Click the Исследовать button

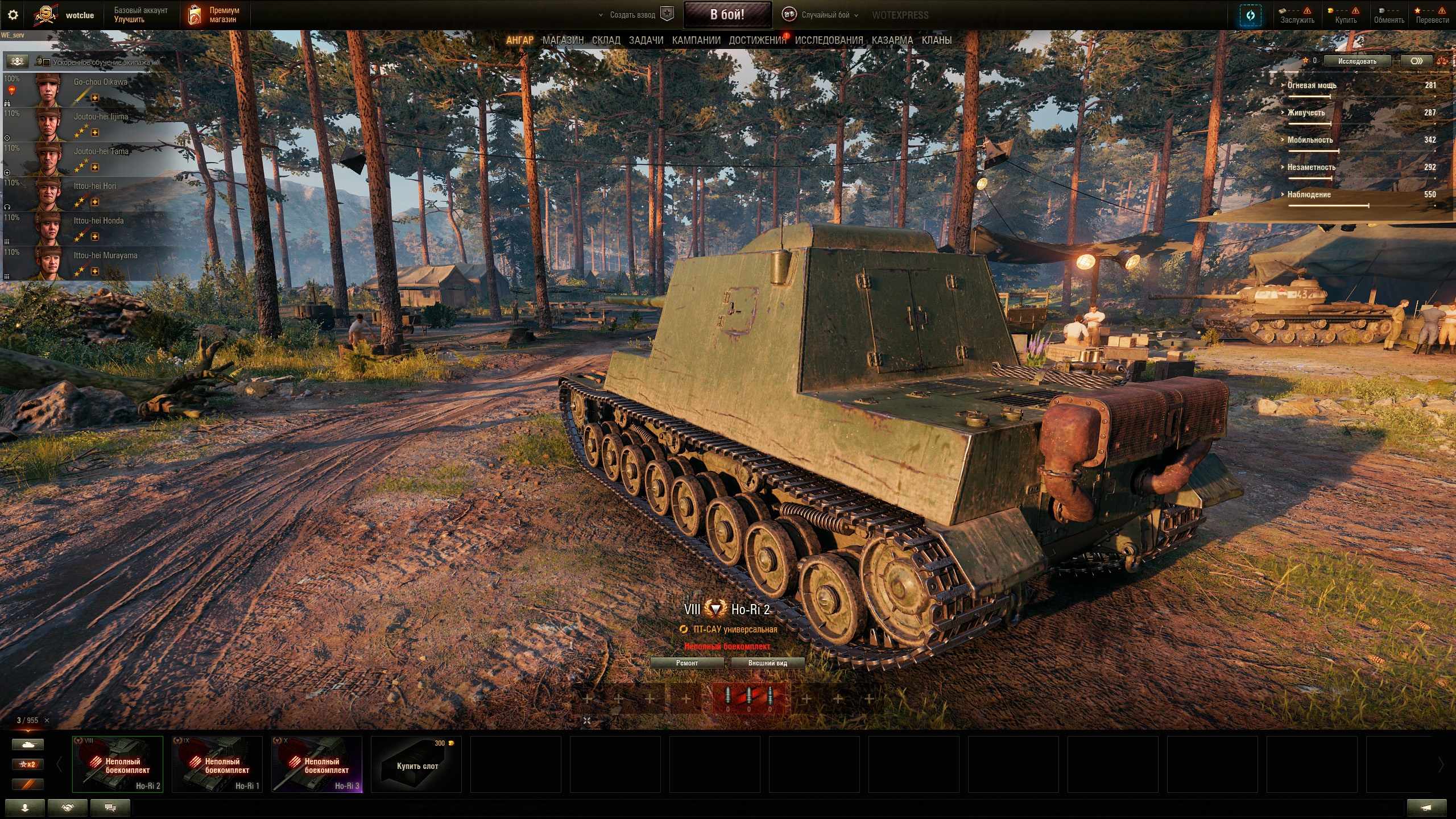tap(1356, 61)
